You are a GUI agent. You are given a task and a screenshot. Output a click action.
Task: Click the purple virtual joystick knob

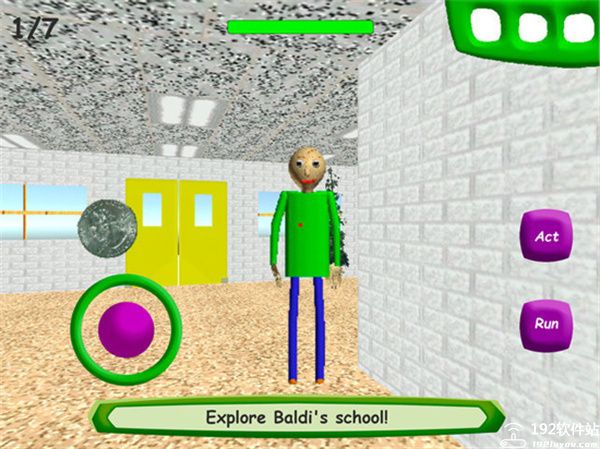click(126, 329)
